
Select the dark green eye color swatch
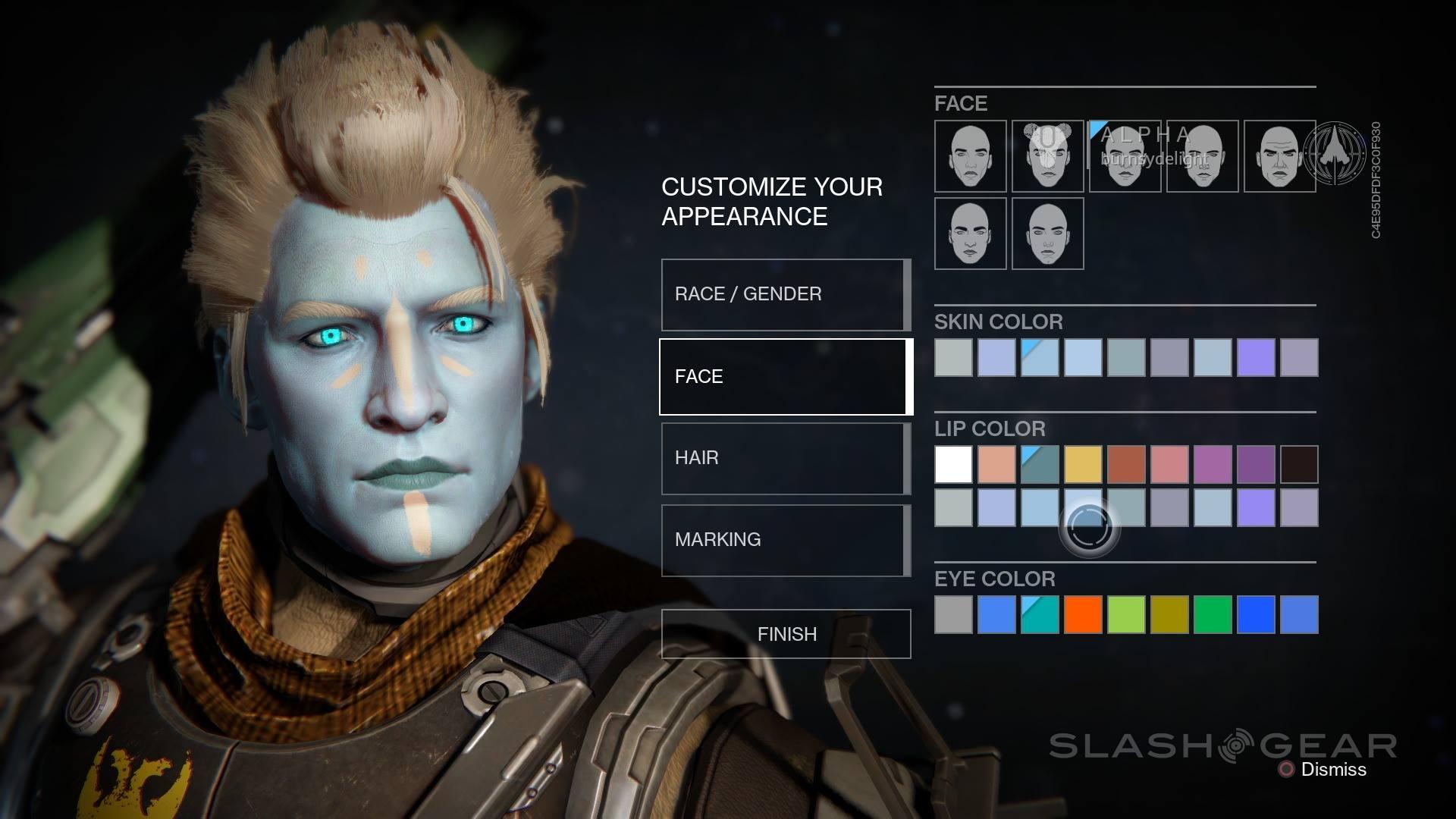tap(1213, 614)
